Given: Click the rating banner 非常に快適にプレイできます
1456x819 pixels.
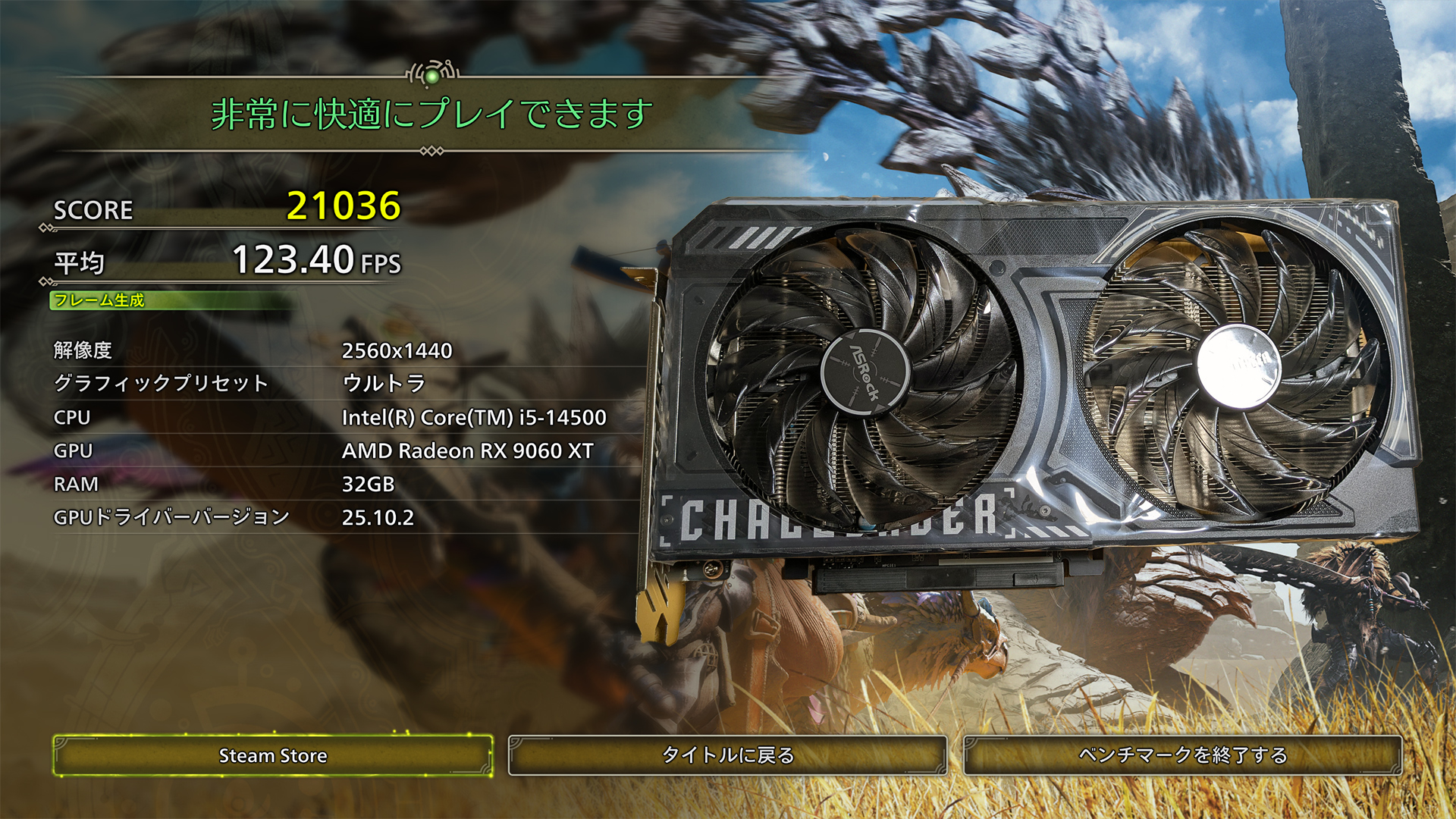Looking at the screenshot, I should (x=432, y=115).
